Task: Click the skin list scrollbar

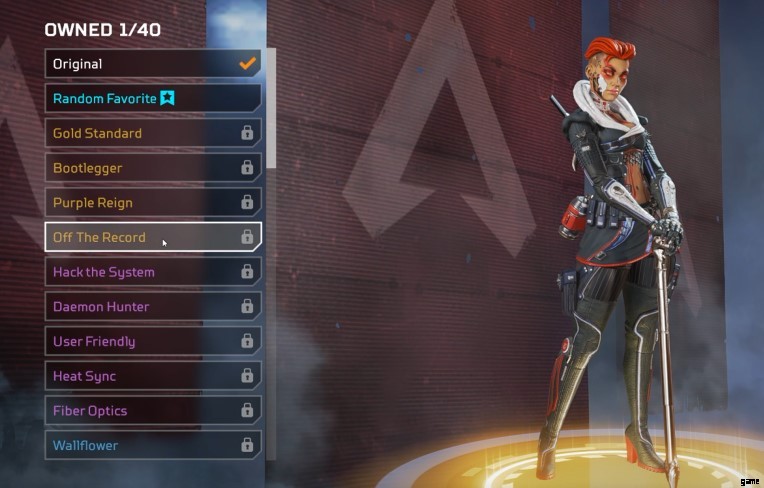Action: [x=270, y=110]
